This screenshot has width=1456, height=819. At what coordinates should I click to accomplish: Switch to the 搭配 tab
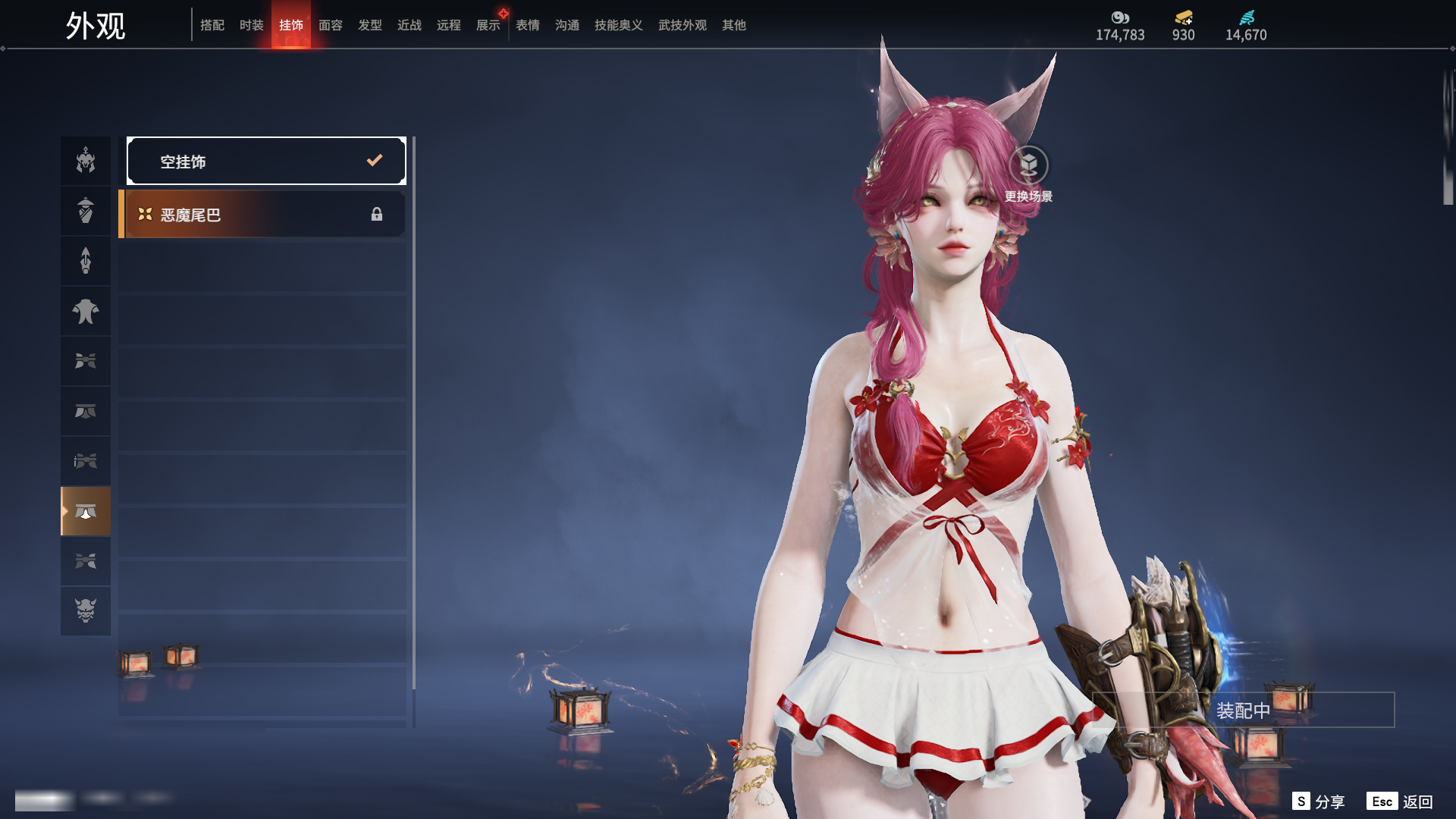212,25
